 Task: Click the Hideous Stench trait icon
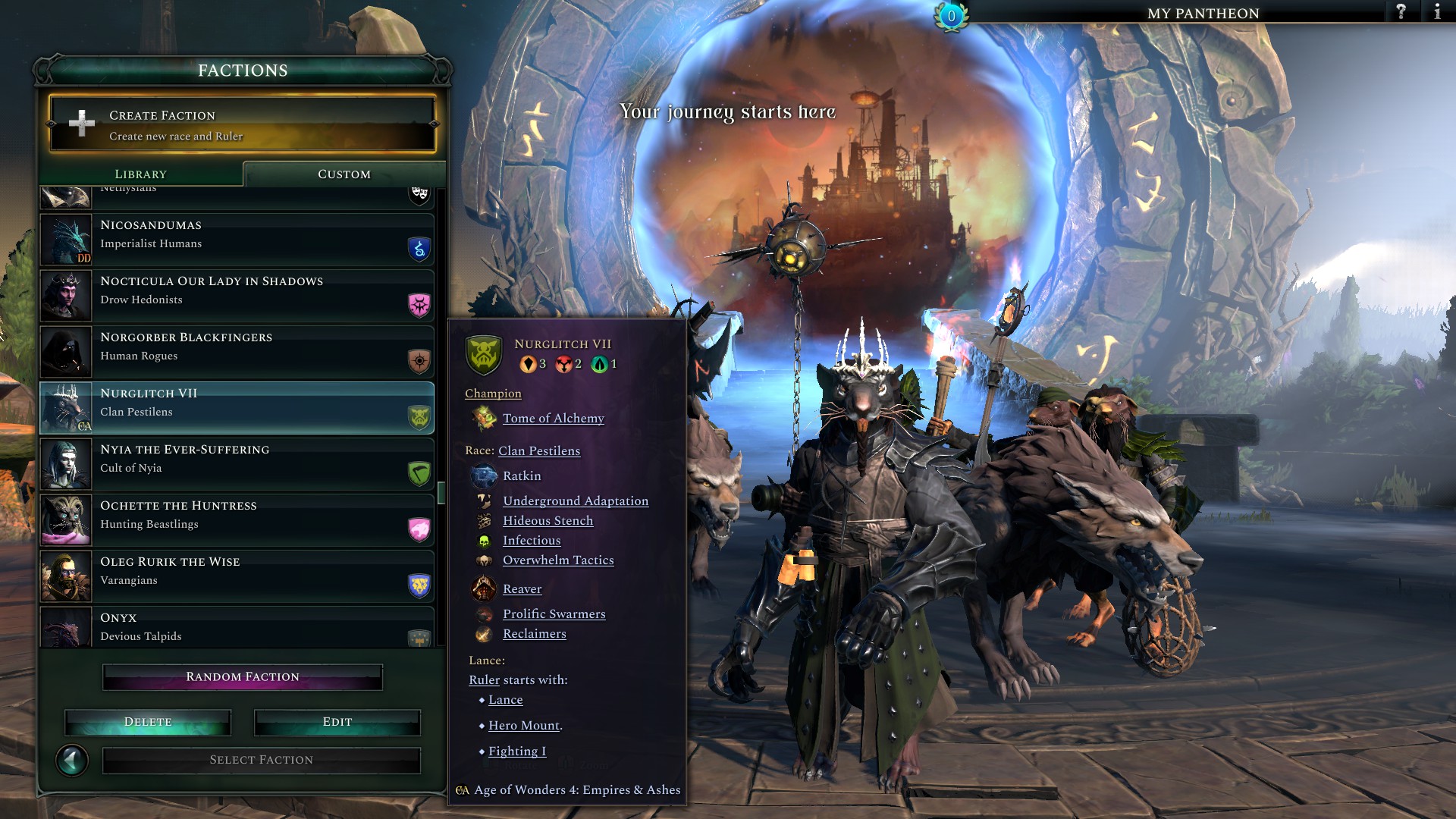click(483, 520)
